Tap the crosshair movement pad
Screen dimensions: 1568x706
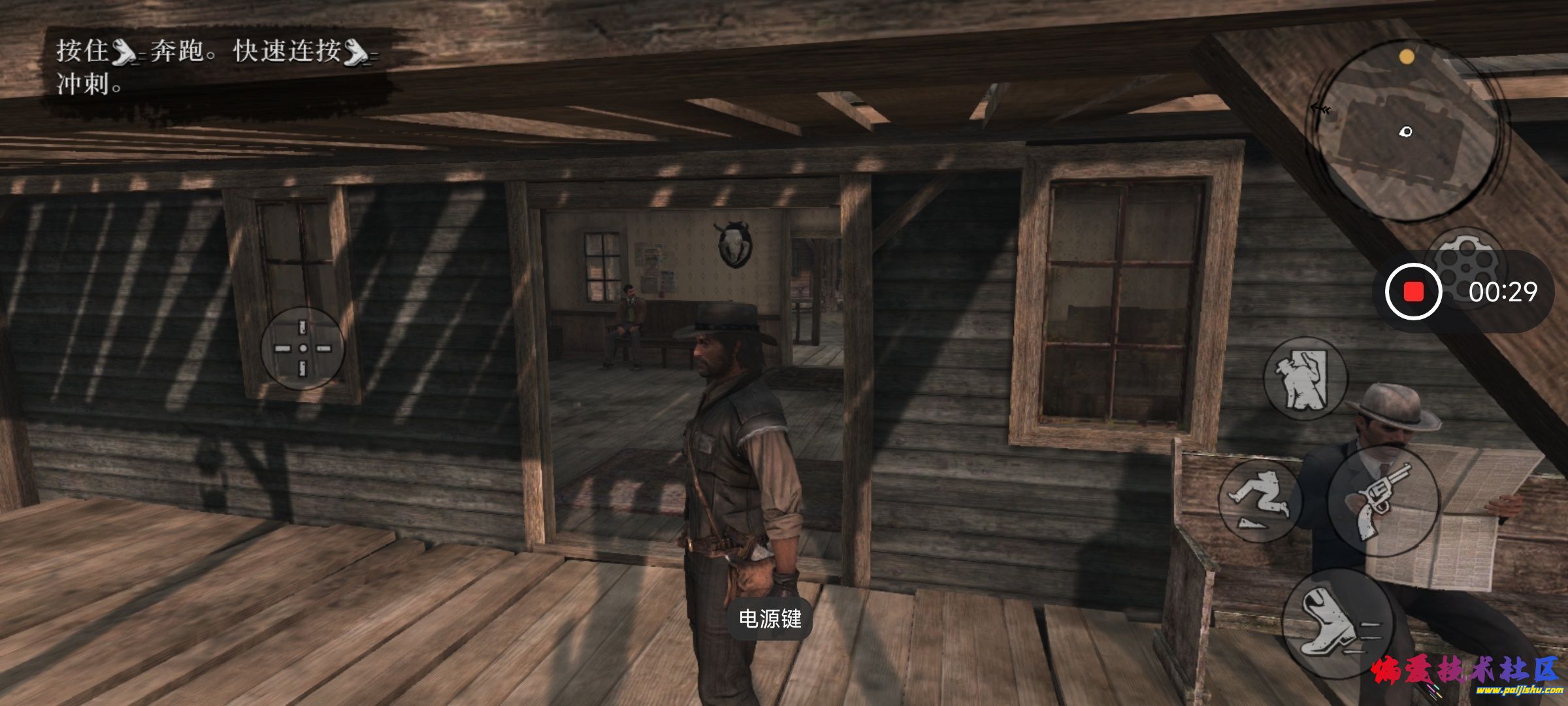(302, 348)
